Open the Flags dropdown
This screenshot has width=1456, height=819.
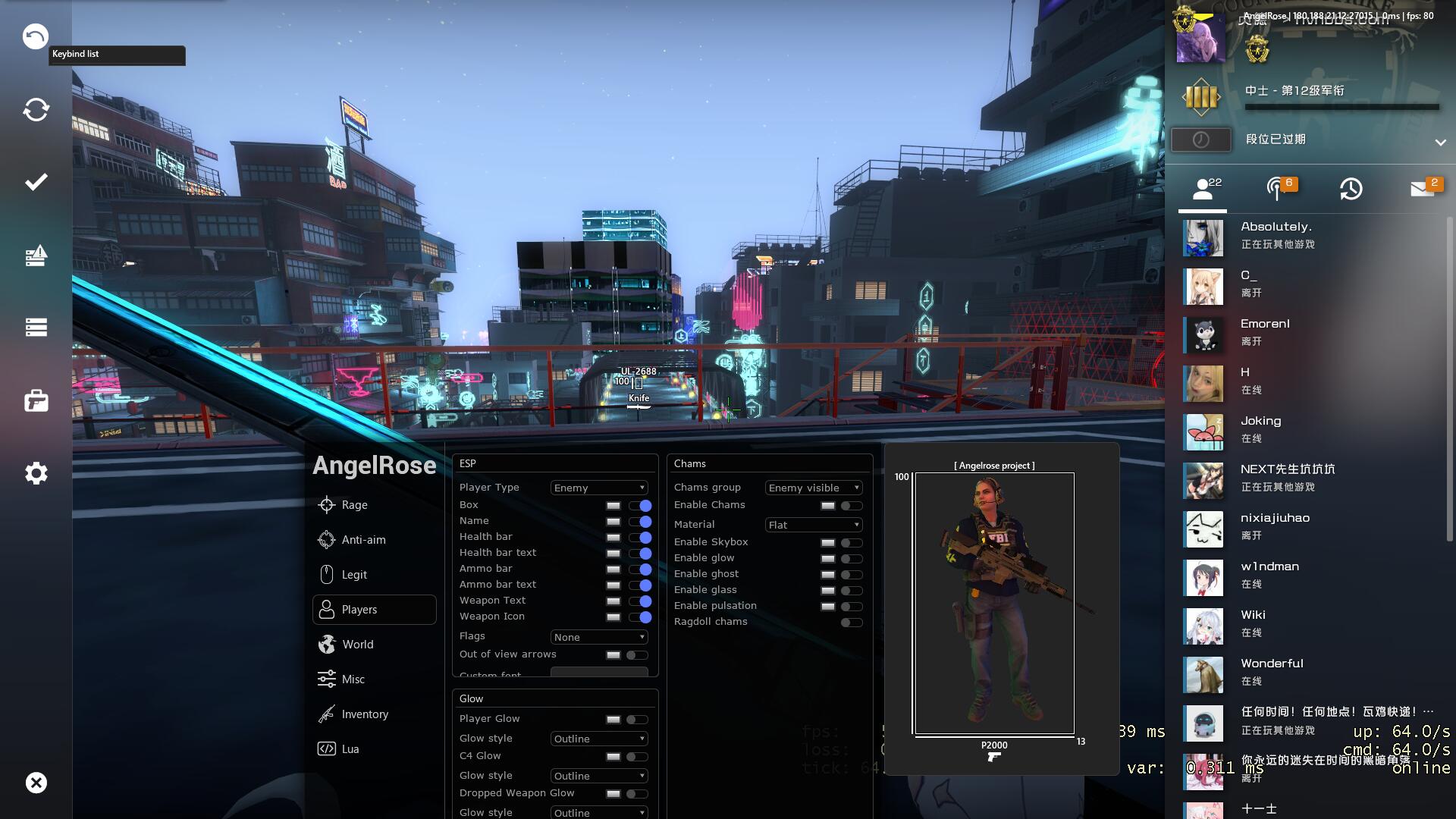tap(599, 637)
